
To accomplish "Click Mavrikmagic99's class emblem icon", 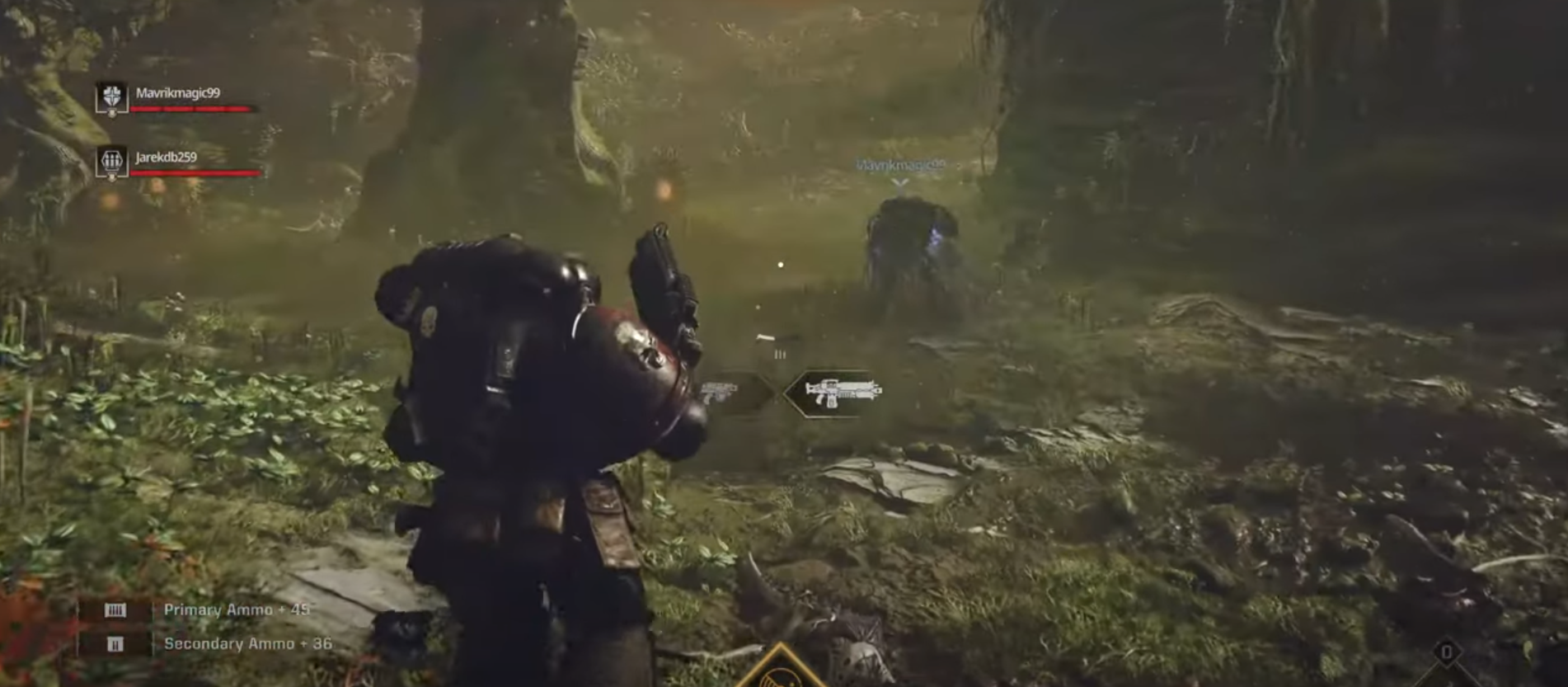I will [x=110, y=97].
